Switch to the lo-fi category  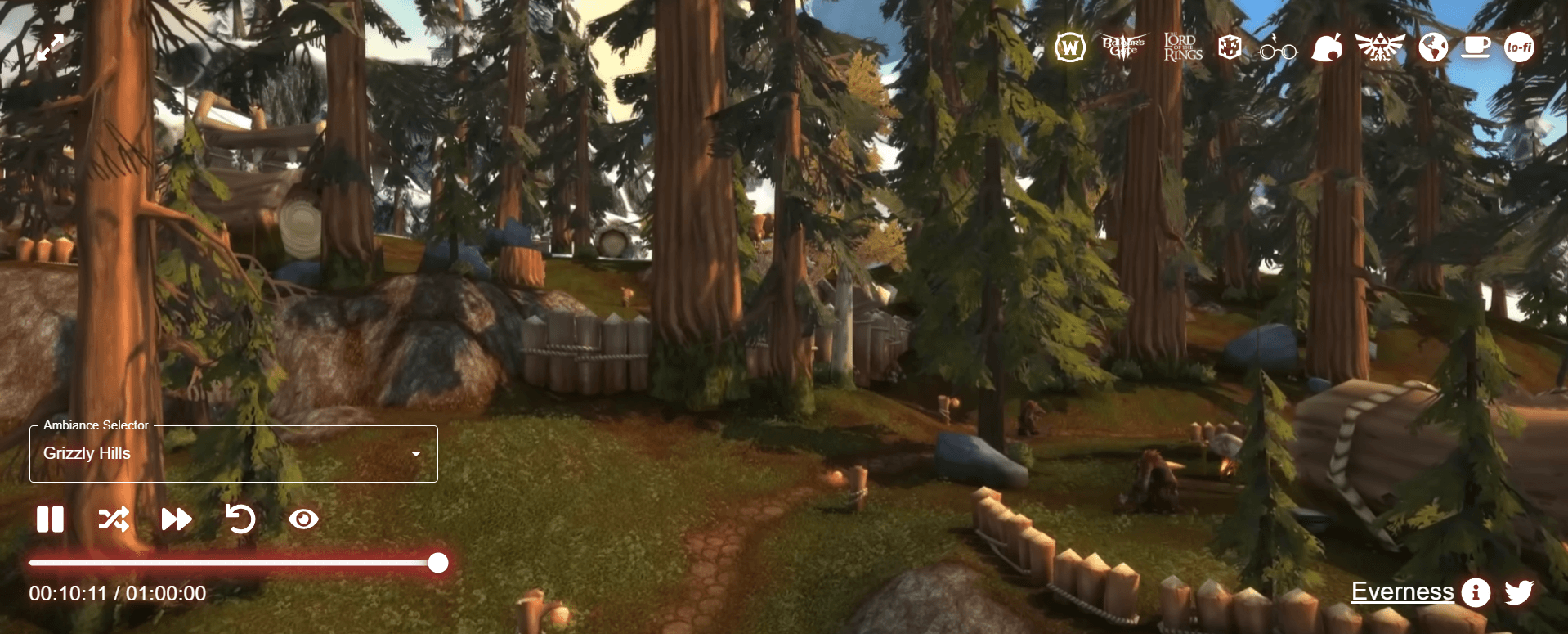(x=1520, y=47)
